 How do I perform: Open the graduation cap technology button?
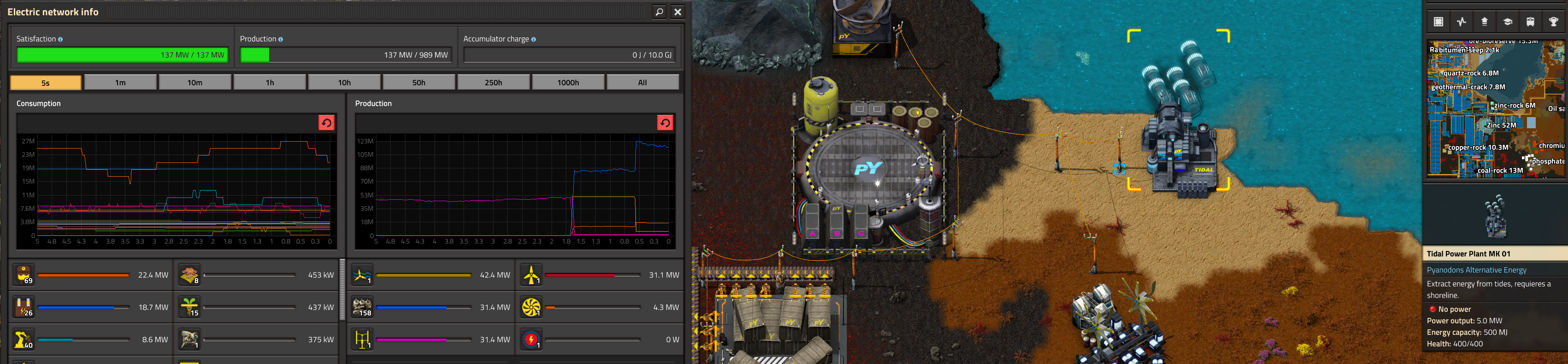pos(1507,22)
